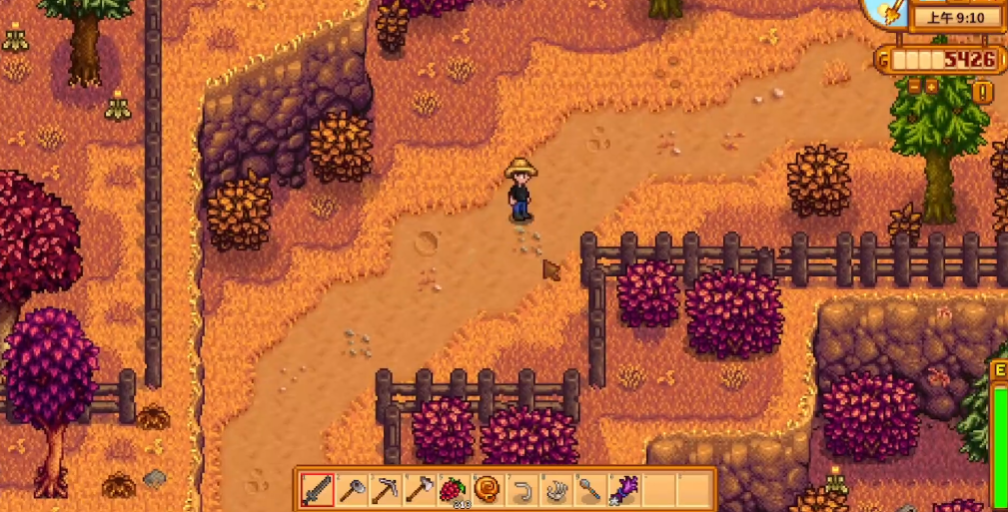Open the journal exclamation mark icon

tap(983, 92)
